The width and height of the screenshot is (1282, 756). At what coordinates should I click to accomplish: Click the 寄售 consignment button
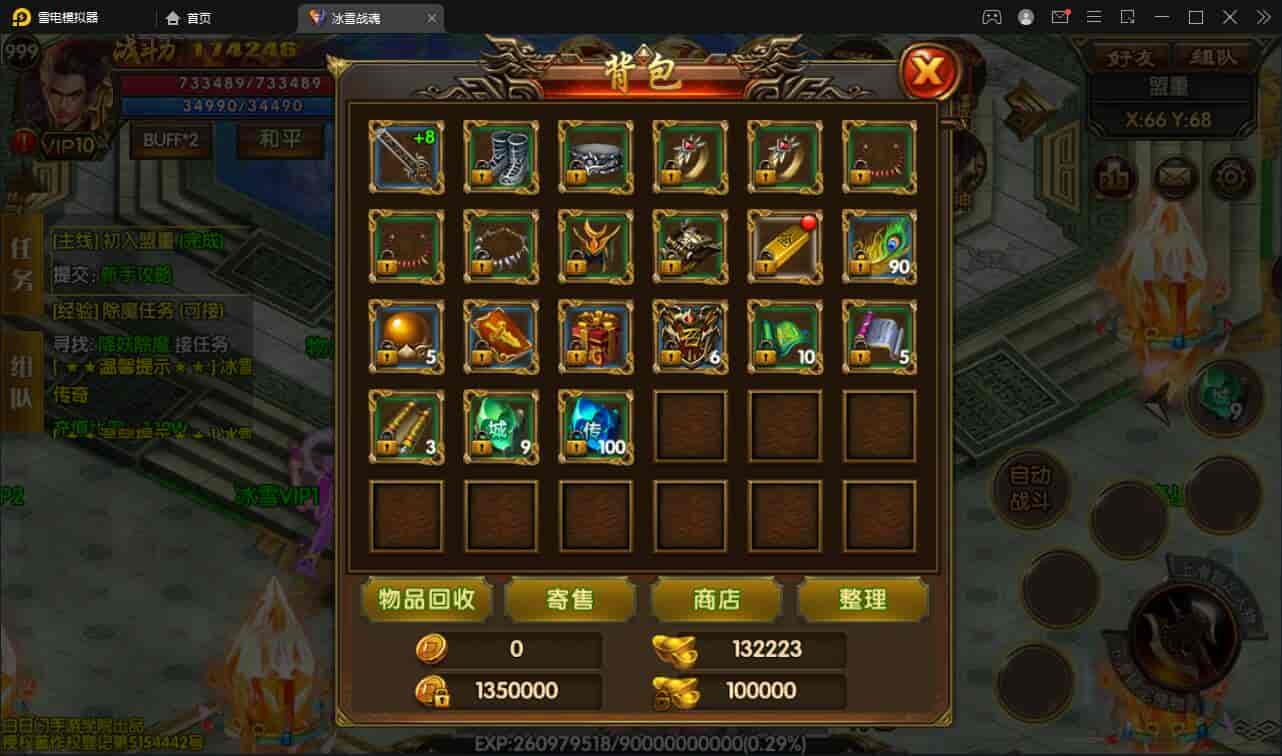click(570, 599)
